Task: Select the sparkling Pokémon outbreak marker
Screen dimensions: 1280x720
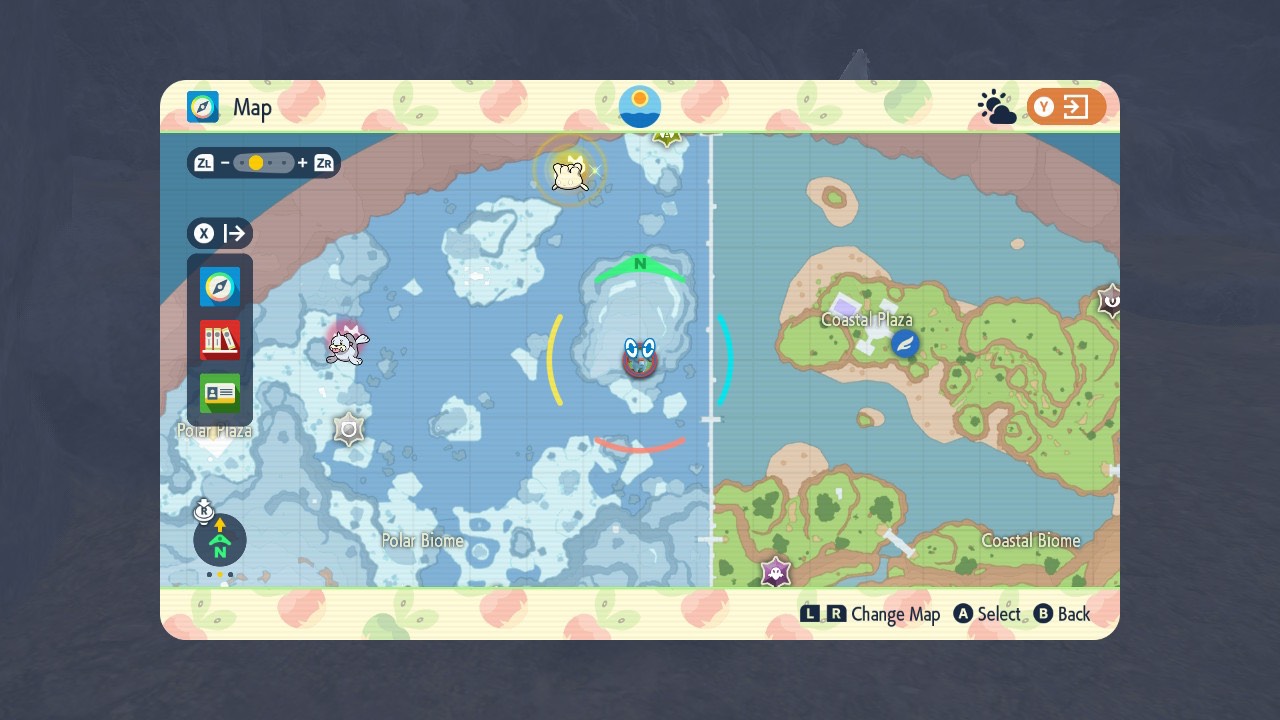Action: (568, 172)
